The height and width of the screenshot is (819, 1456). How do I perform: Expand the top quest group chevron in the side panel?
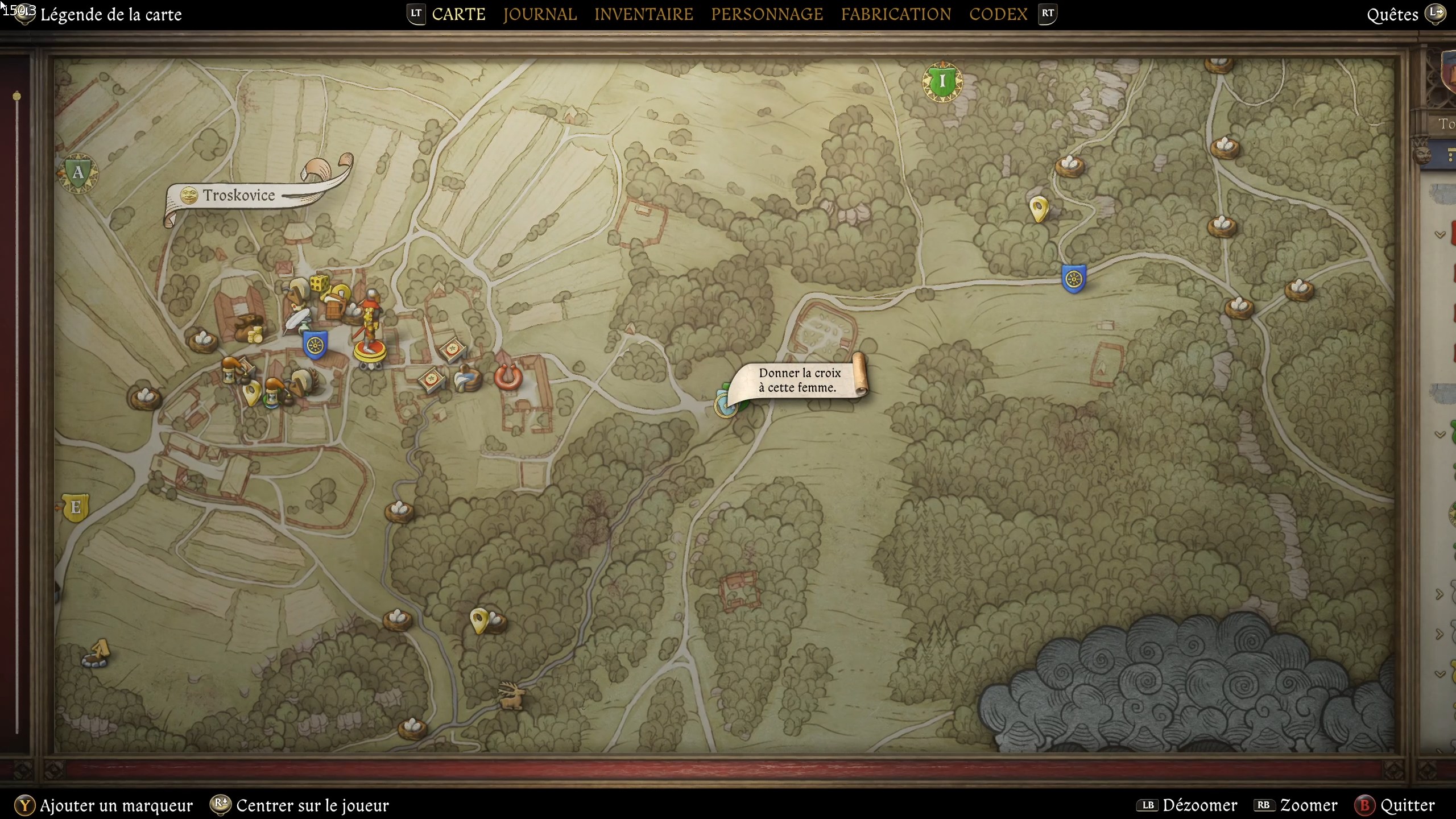coord(1441,234)
